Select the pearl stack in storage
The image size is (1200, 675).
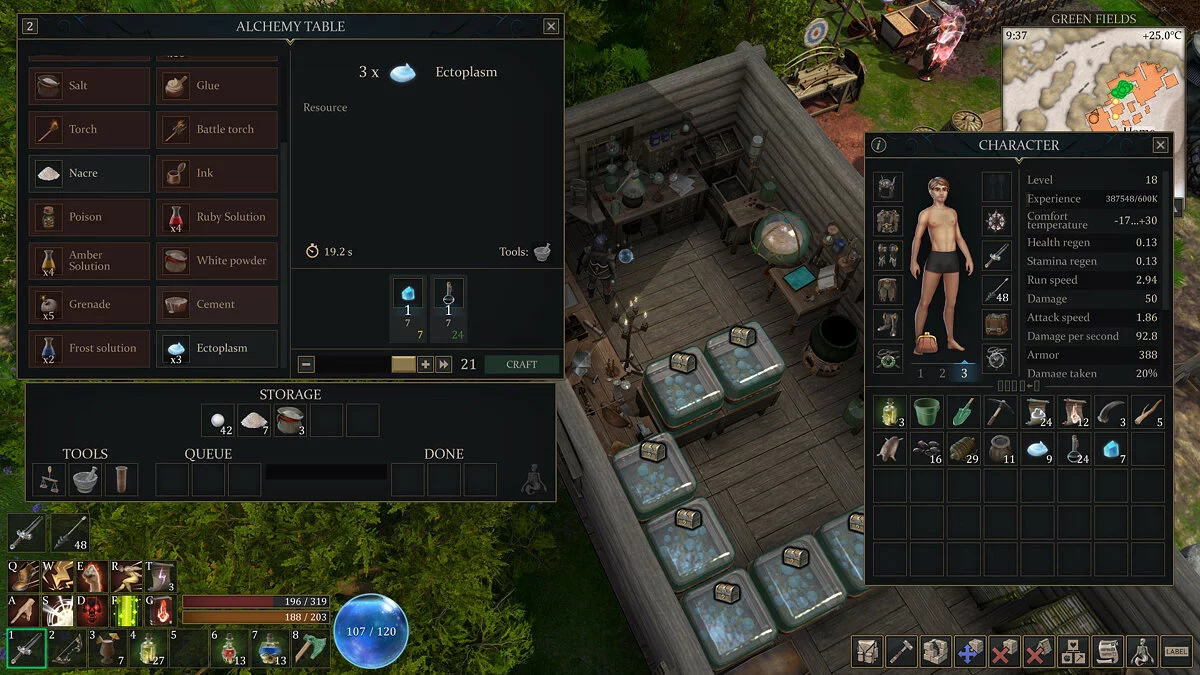pyautogui.click(x=218, y=421)
